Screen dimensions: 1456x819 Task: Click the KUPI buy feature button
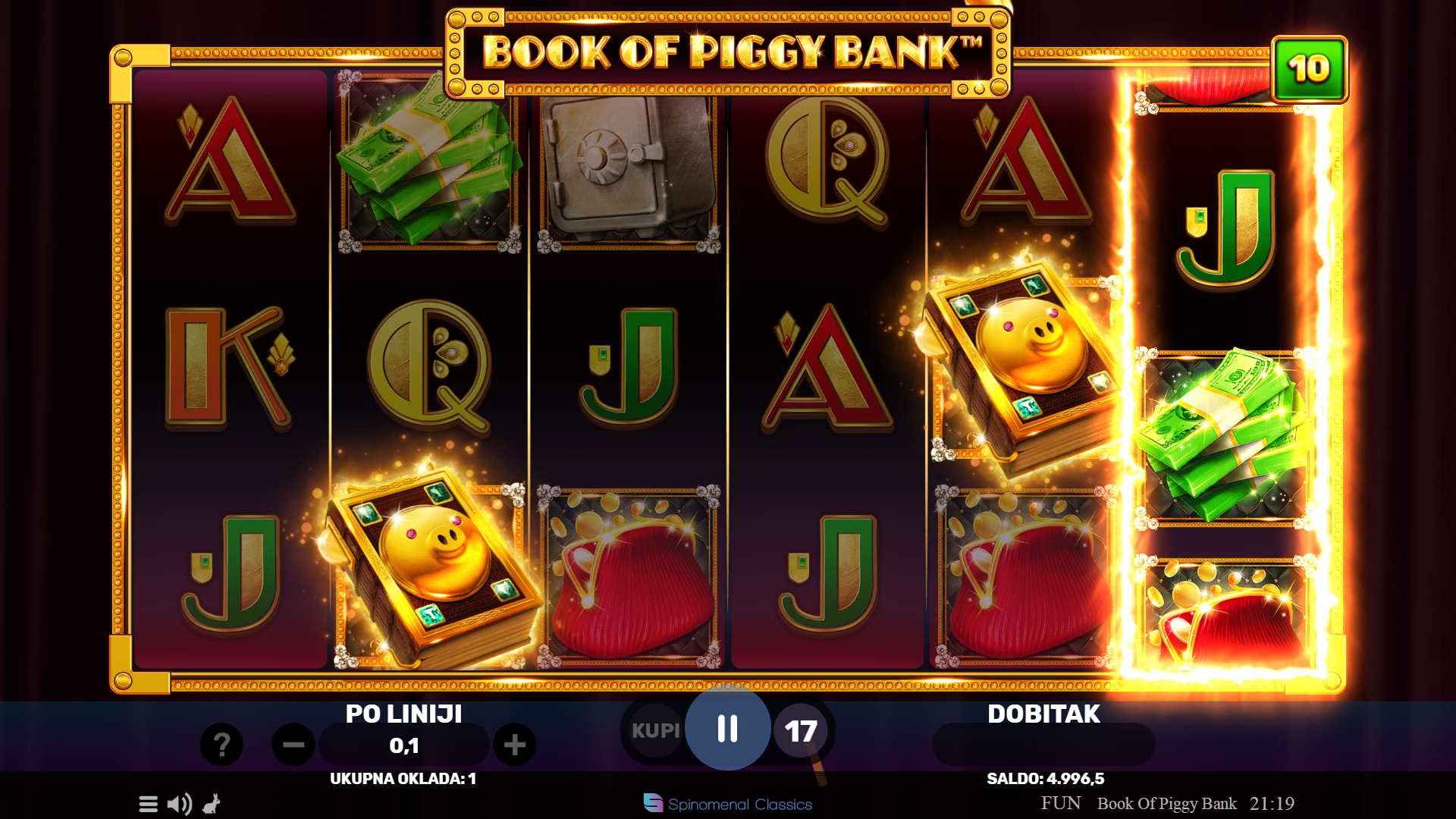point(655,730)
